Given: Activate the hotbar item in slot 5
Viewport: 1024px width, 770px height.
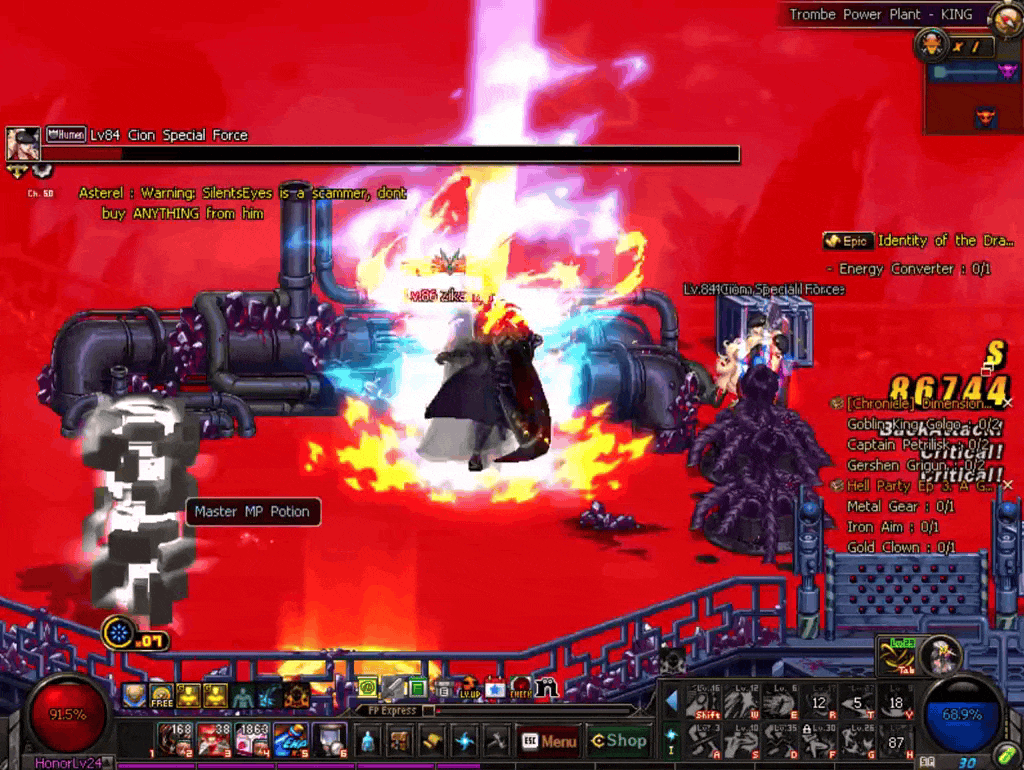Looking at the screenshot, I should [290, 741].
